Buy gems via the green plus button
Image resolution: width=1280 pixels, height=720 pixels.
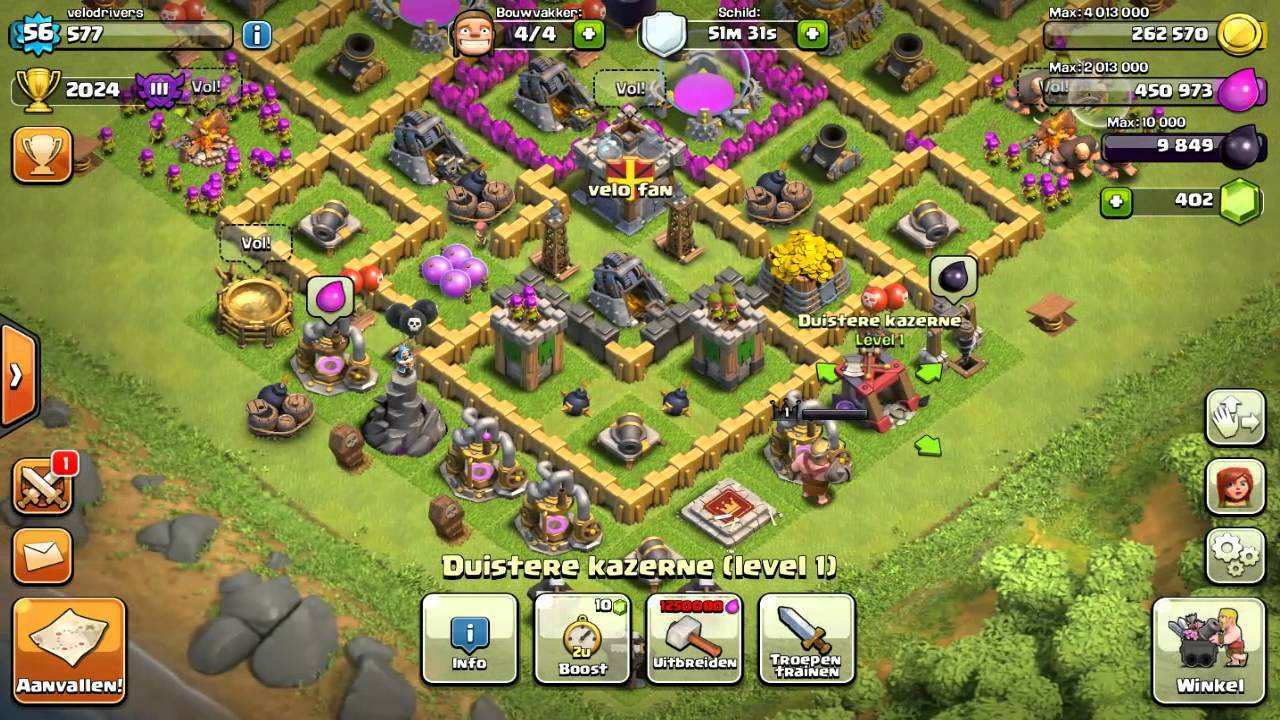(x=1117, y=201)
